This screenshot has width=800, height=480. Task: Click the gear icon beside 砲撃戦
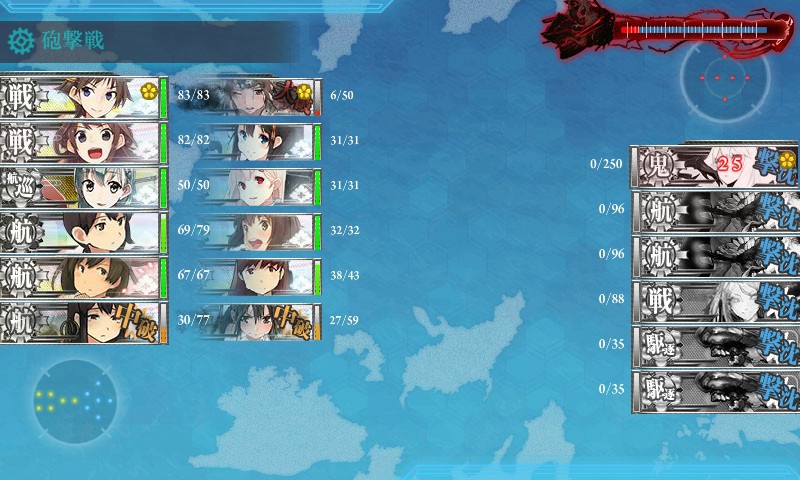[x=22, y=41]
